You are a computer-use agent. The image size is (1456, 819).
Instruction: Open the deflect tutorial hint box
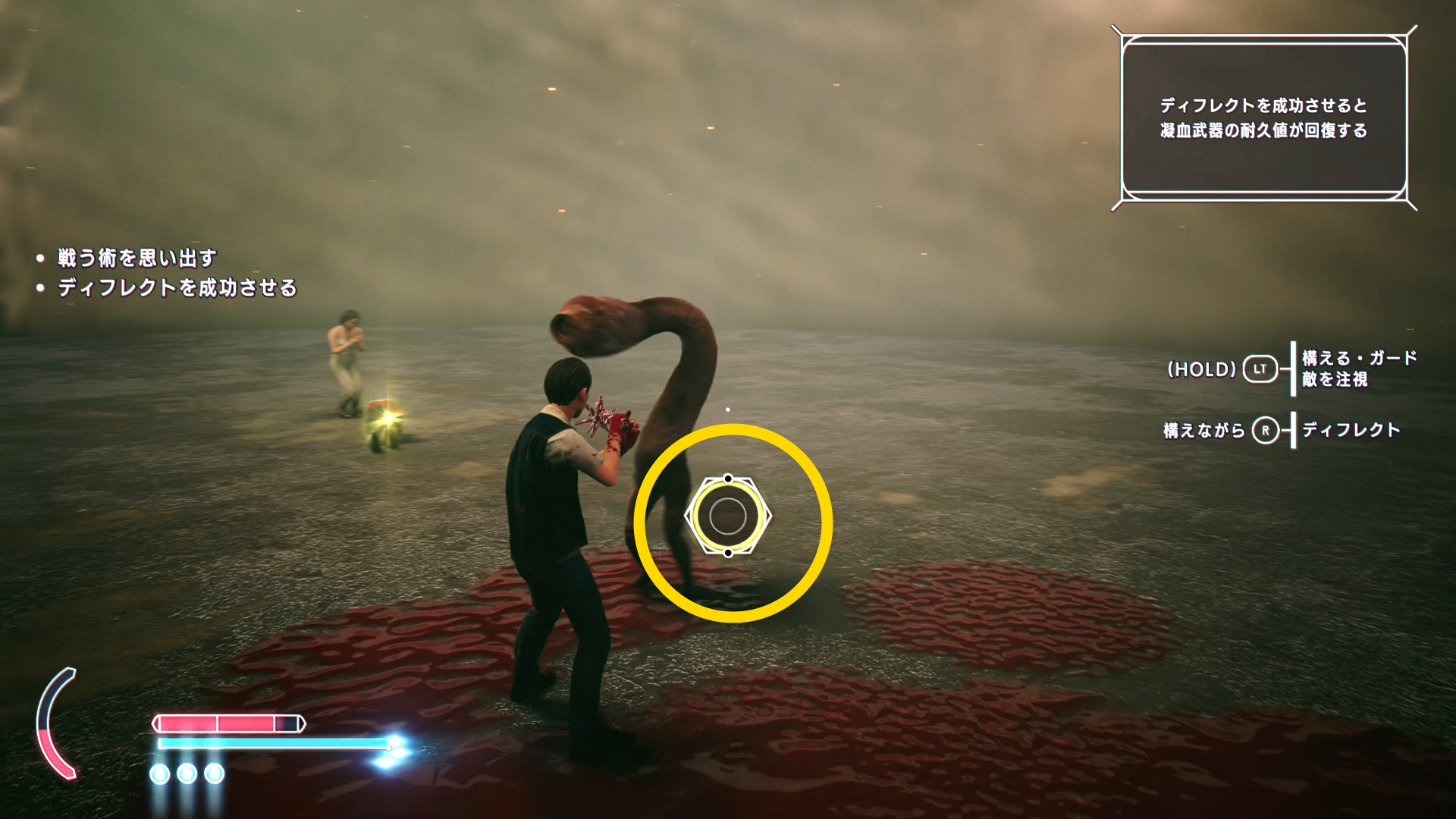1263,118
